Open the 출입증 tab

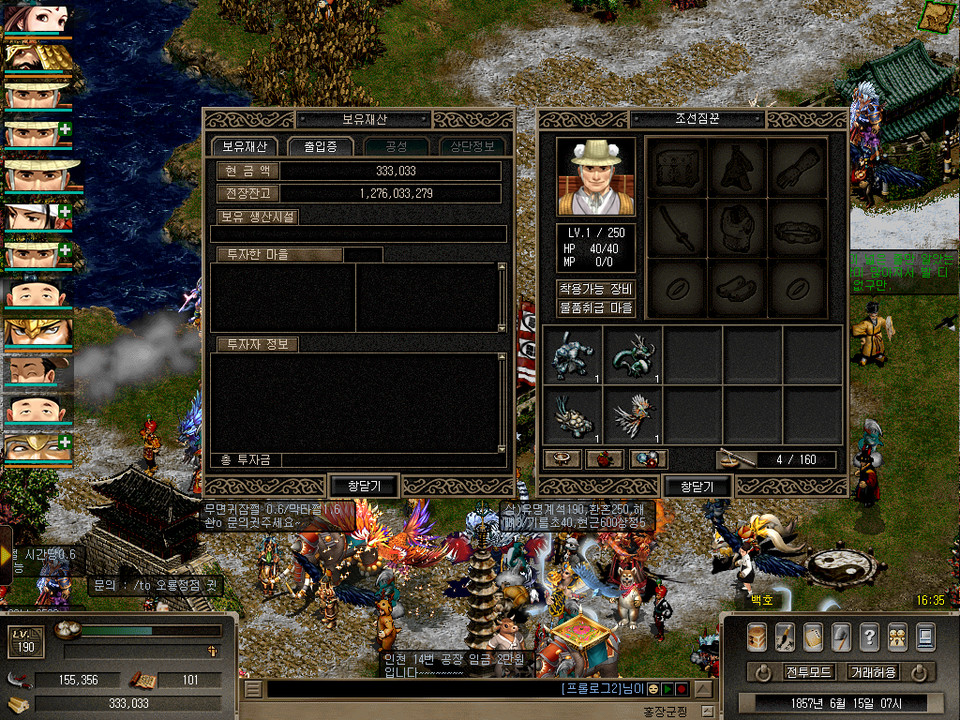point(320,146)
